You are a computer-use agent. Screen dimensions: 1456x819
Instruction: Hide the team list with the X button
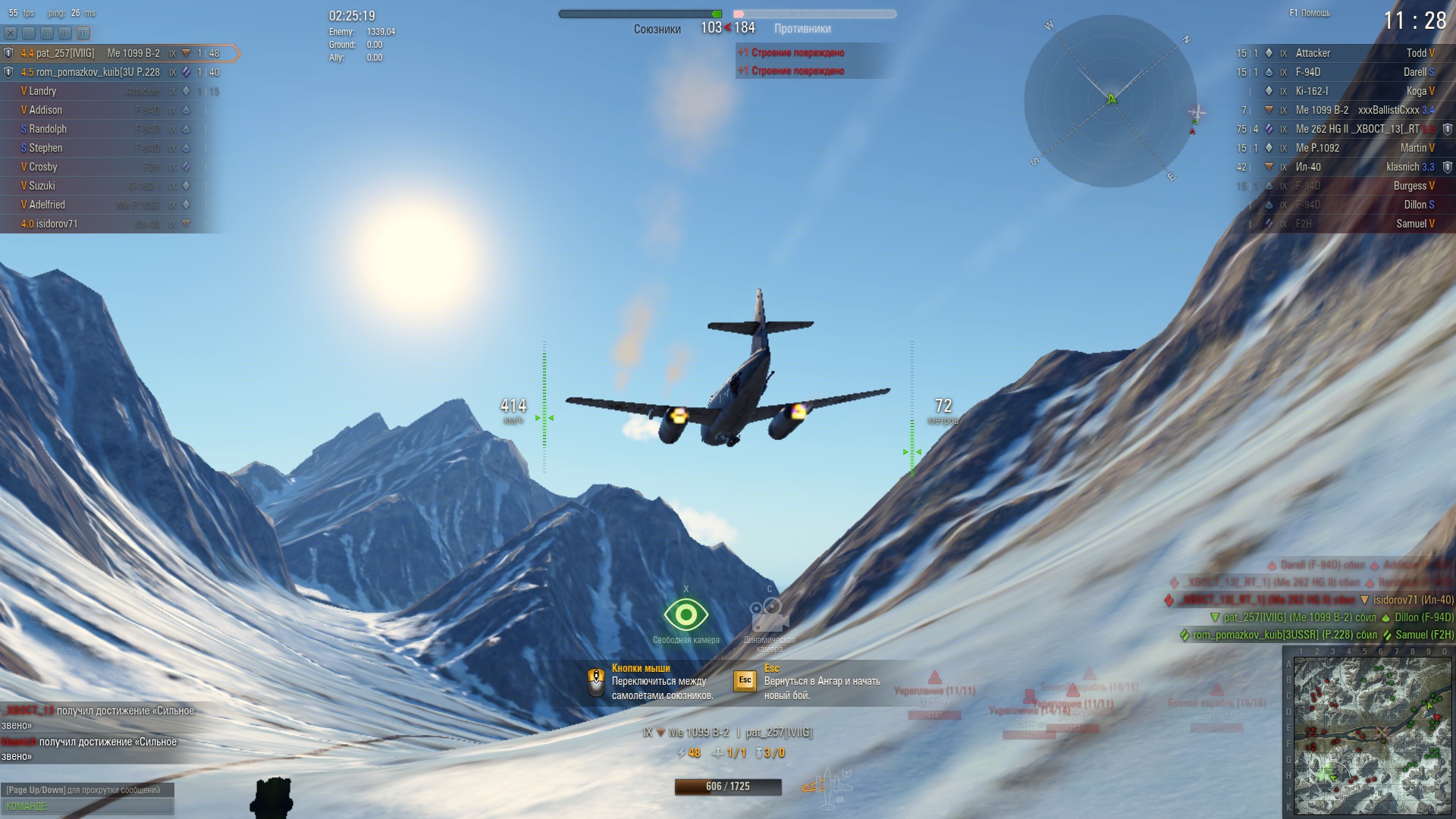[x=11, y=33]
